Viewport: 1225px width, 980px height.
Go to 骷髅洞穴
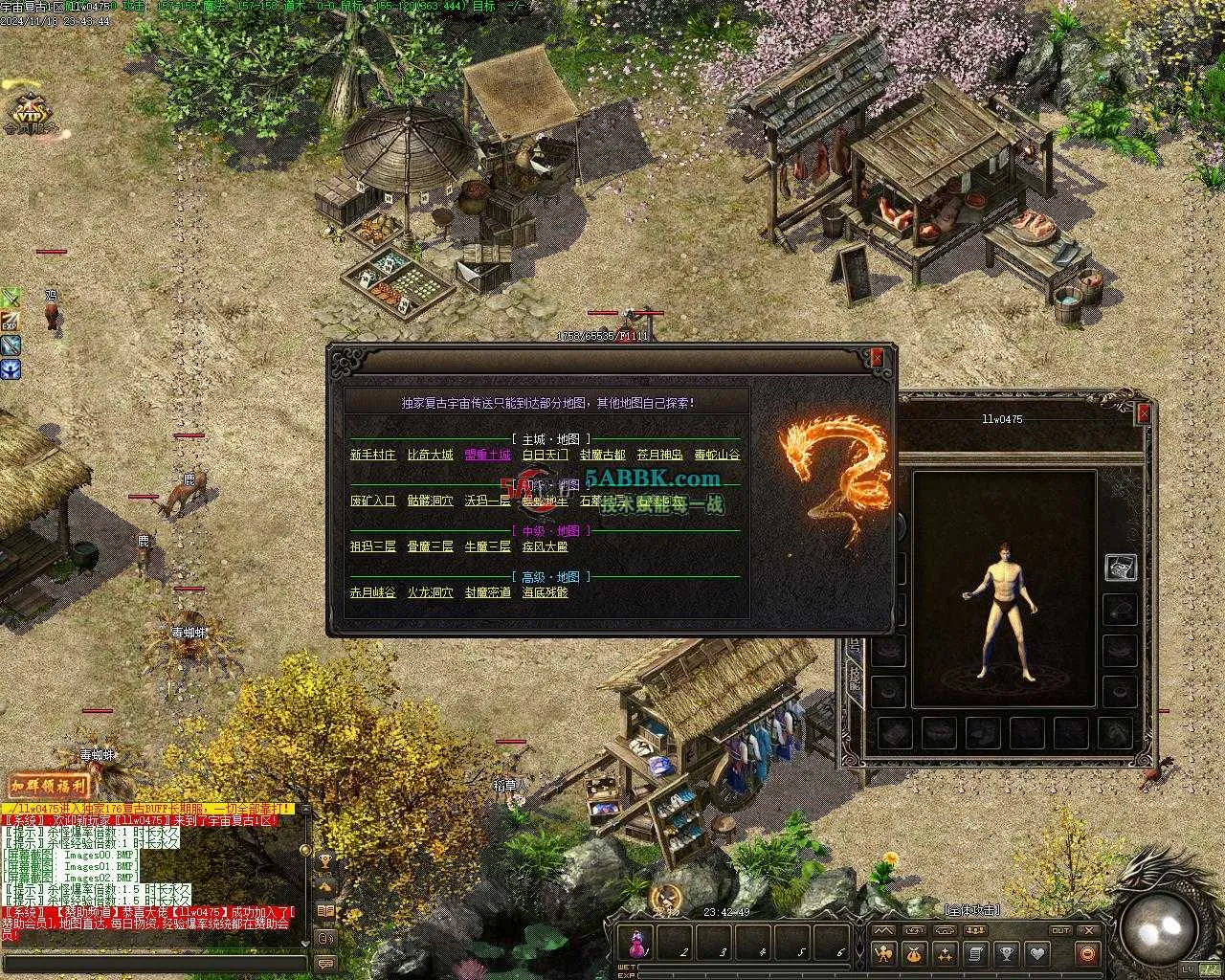(430, 501)
